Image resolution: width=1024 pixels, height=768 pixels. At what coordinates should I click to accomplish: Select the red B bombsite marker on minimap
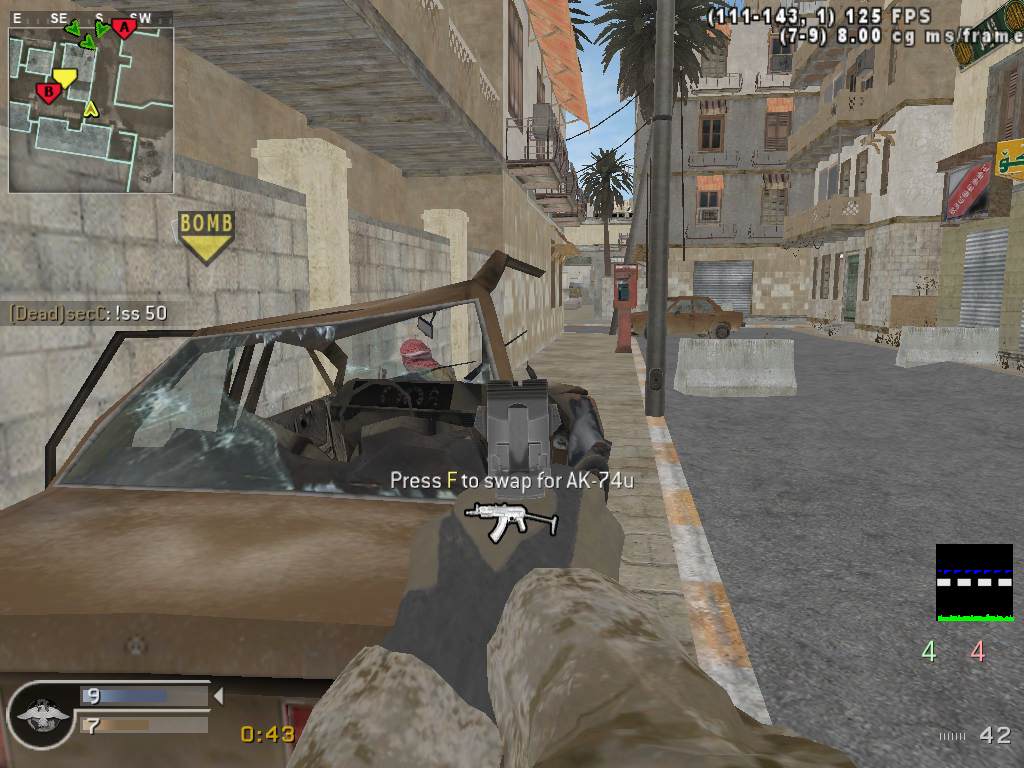47,93
